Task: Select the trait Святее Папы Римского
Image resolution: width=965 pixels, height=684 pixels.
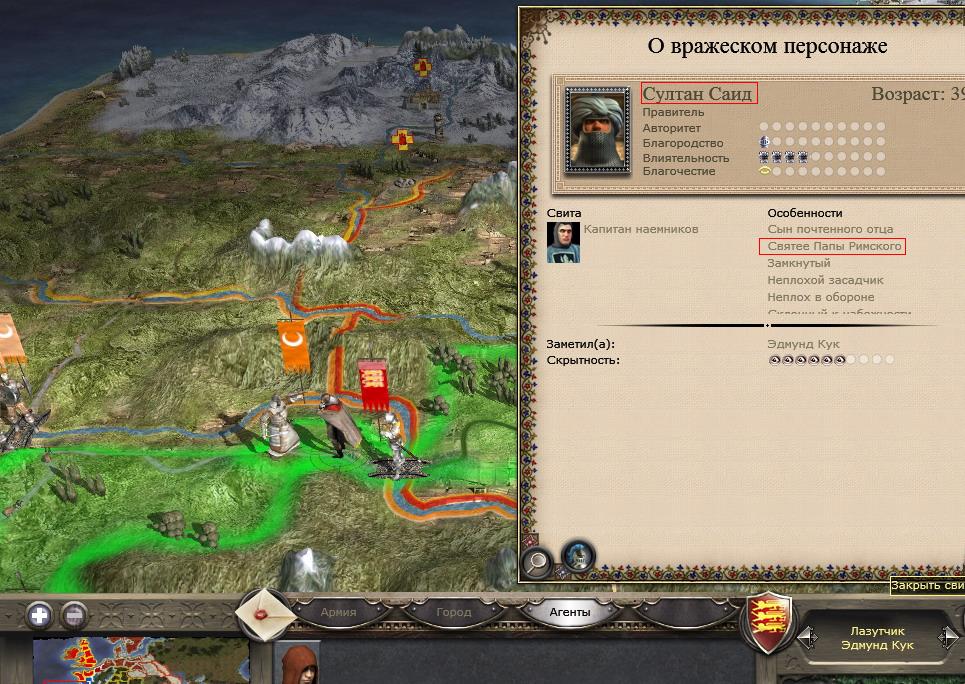Action: [830, 246]
